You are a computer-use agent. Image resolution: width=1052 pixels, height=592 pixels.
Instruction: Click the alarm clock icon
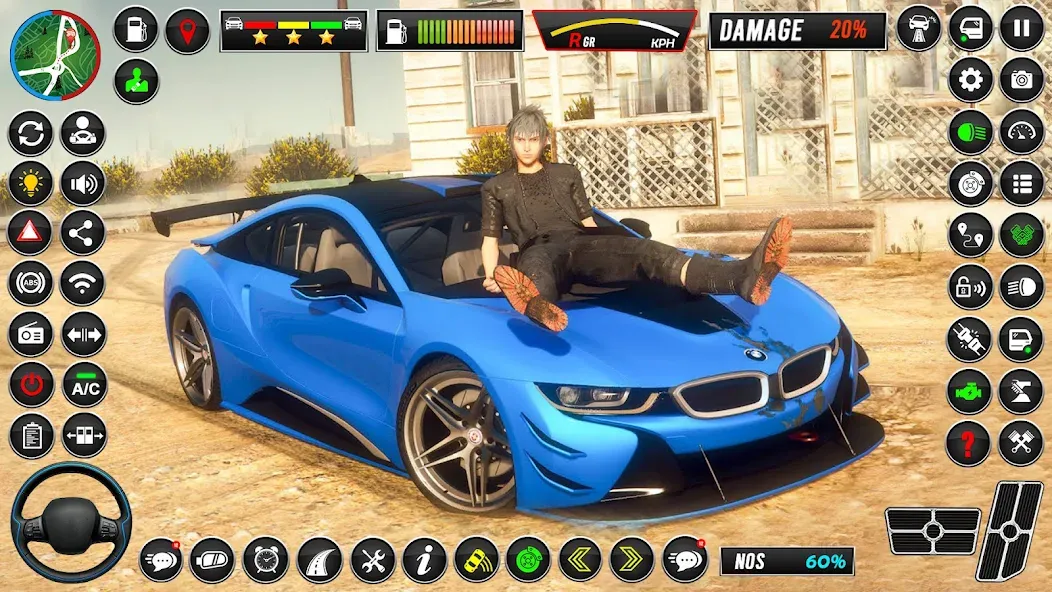[265, 560]
